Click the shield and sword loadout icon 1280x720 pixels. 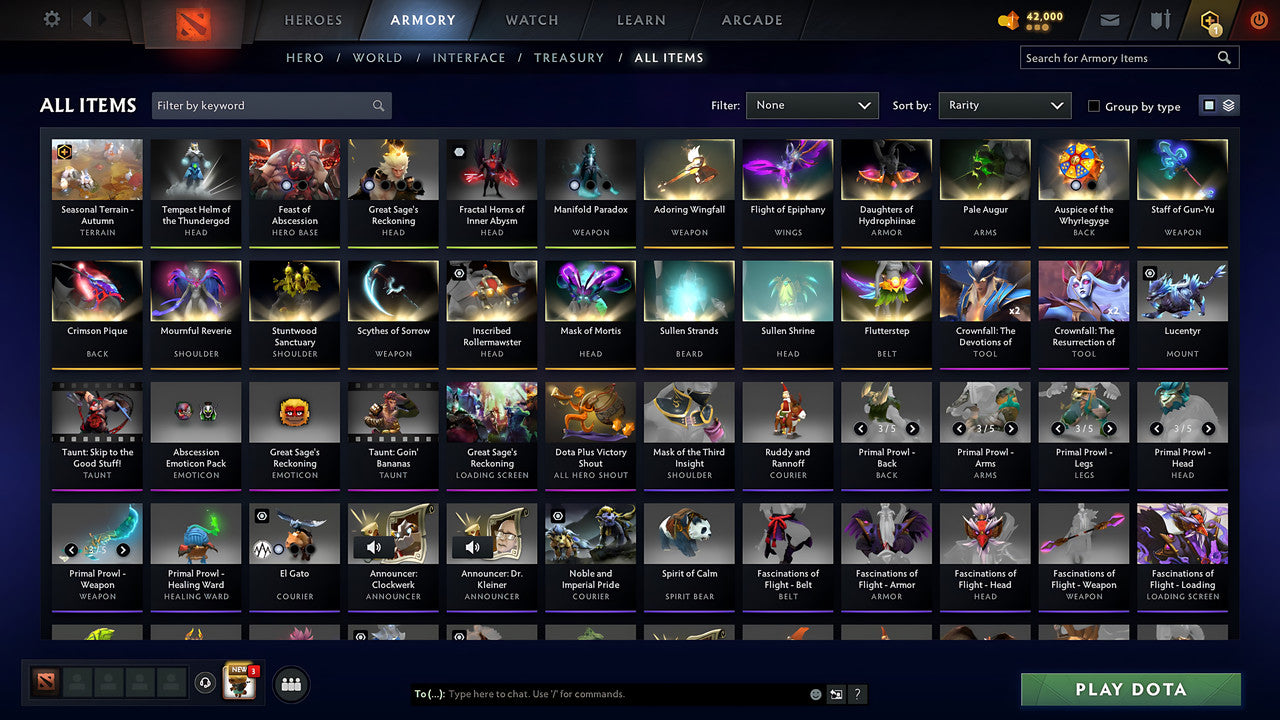point(1160,18)
